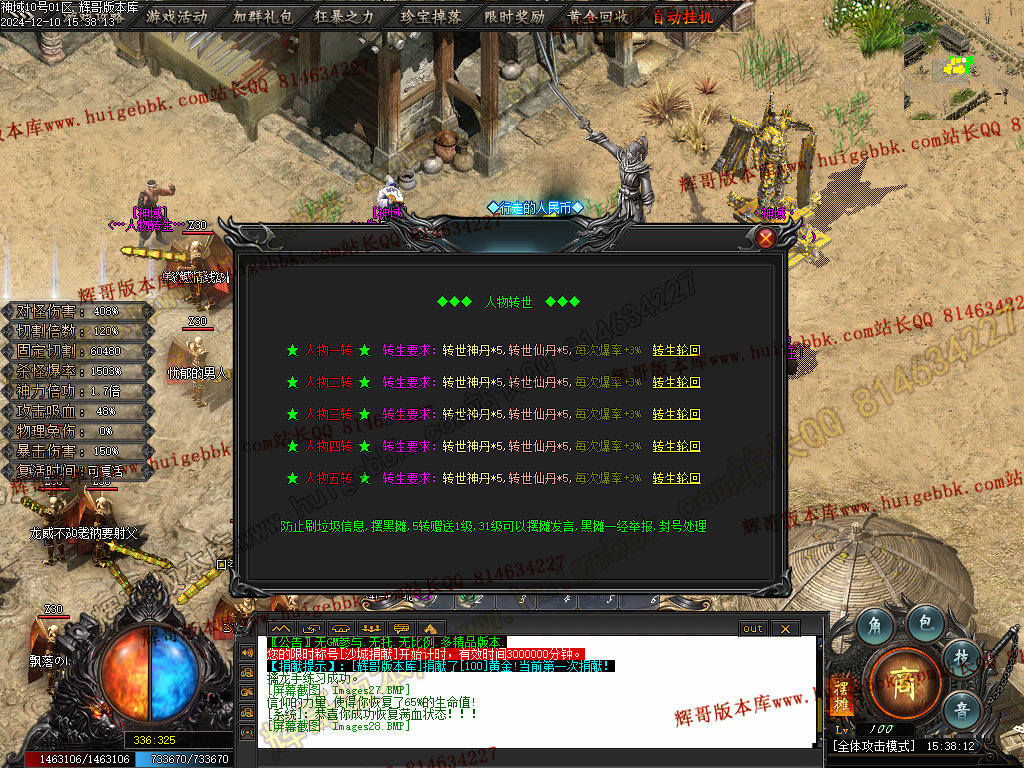Select the 狂暴之力 top menu button
The height and width of the screenshot is (768, 1024).
tap(346, 16)
